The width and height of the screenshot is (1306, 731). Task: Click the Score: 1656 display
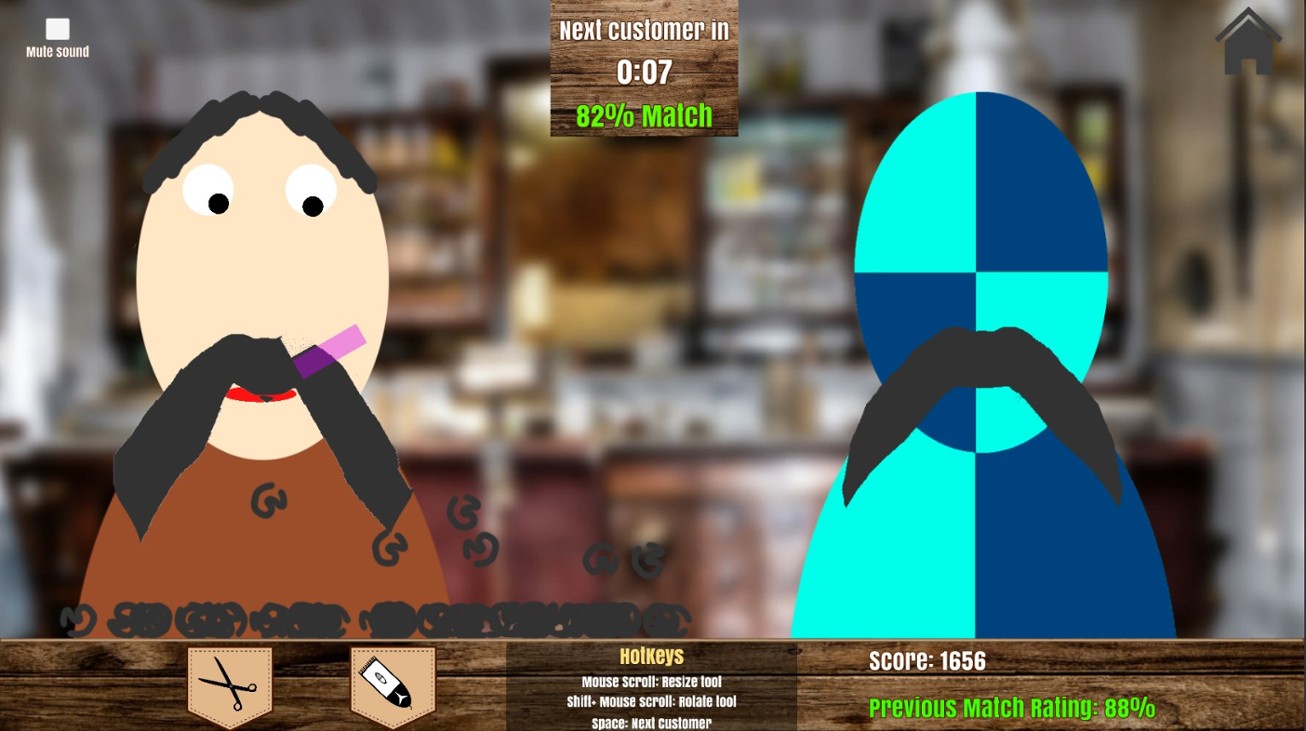click(926, 660)
